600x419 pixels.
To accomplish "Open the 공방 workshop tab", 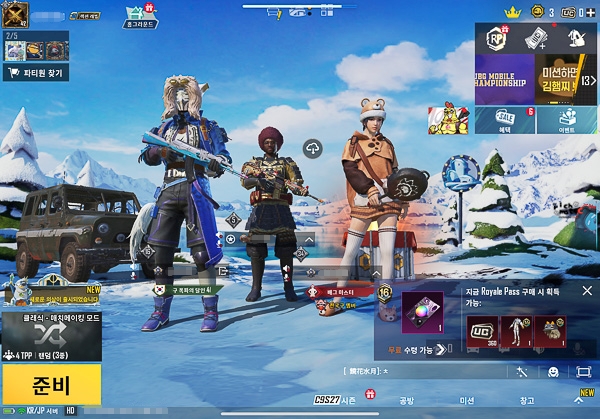I will [406, 401].
